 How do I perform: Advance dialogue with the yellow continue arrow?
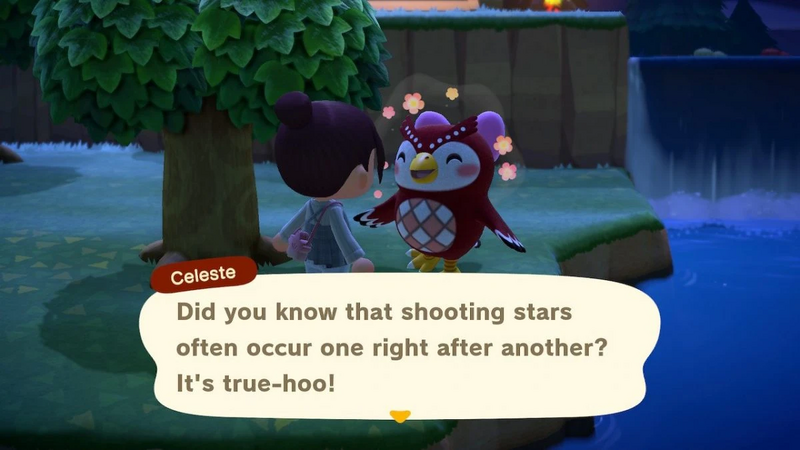pos(400,415)
